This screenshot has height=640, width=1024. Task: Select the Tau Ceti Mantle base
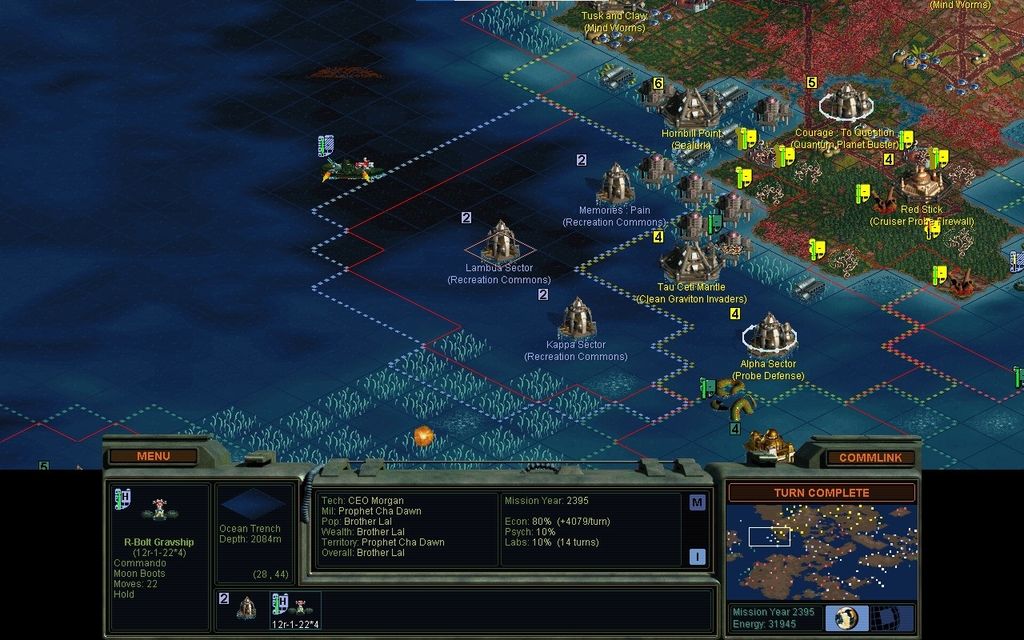tap(691, 260)
